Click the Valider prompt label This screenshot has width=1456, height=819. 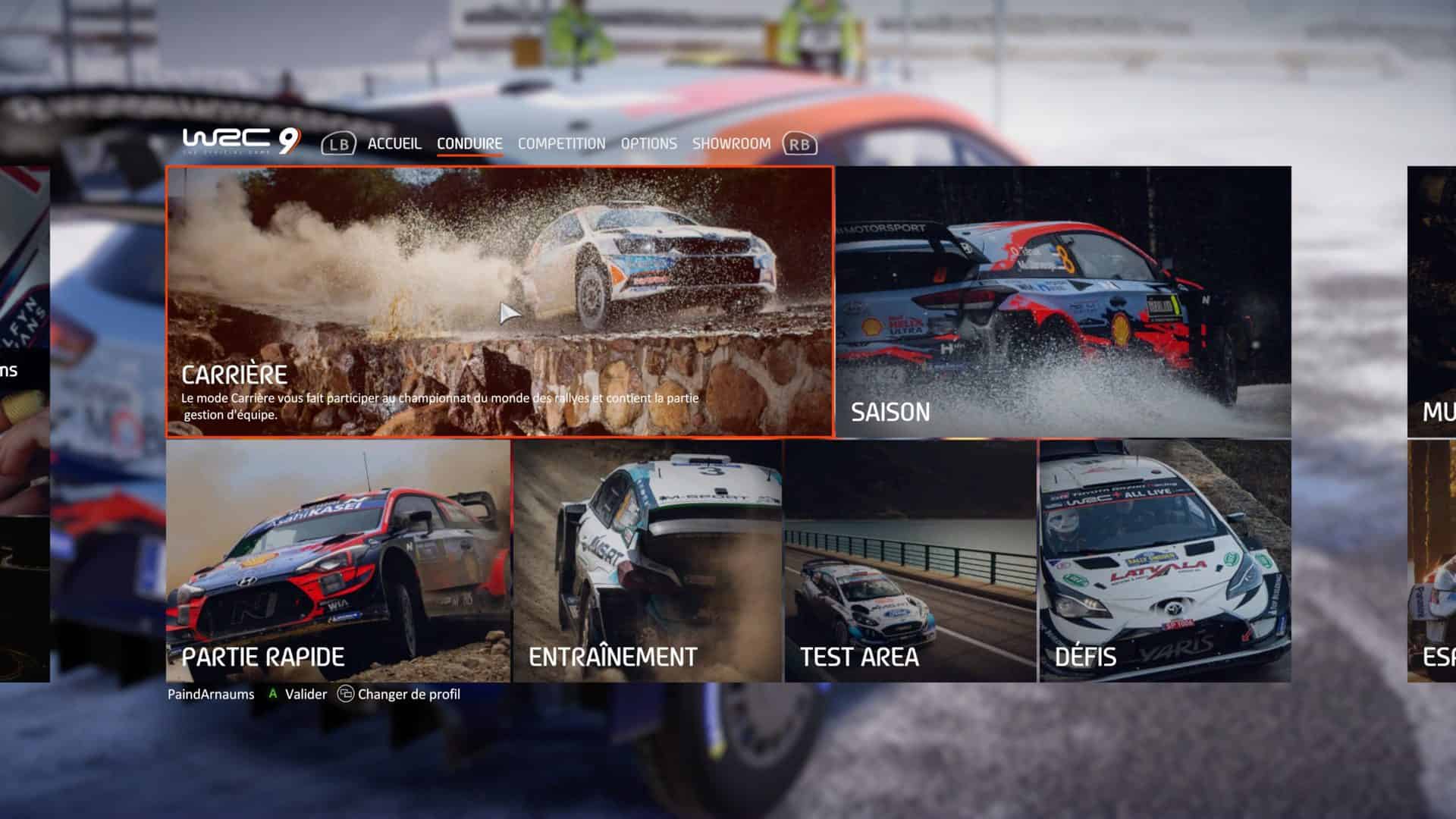[x=305, y=694]
